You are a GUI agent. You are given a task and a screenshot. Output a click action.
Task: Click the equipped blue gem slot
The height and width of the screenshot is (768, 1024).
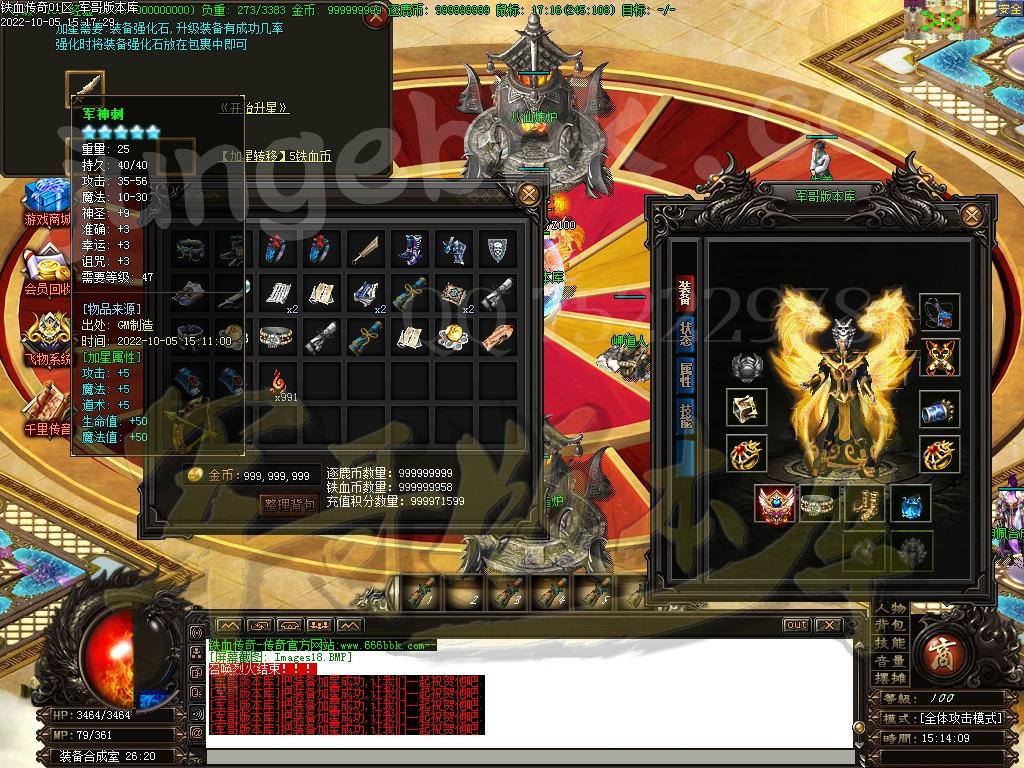pos(910,505)
